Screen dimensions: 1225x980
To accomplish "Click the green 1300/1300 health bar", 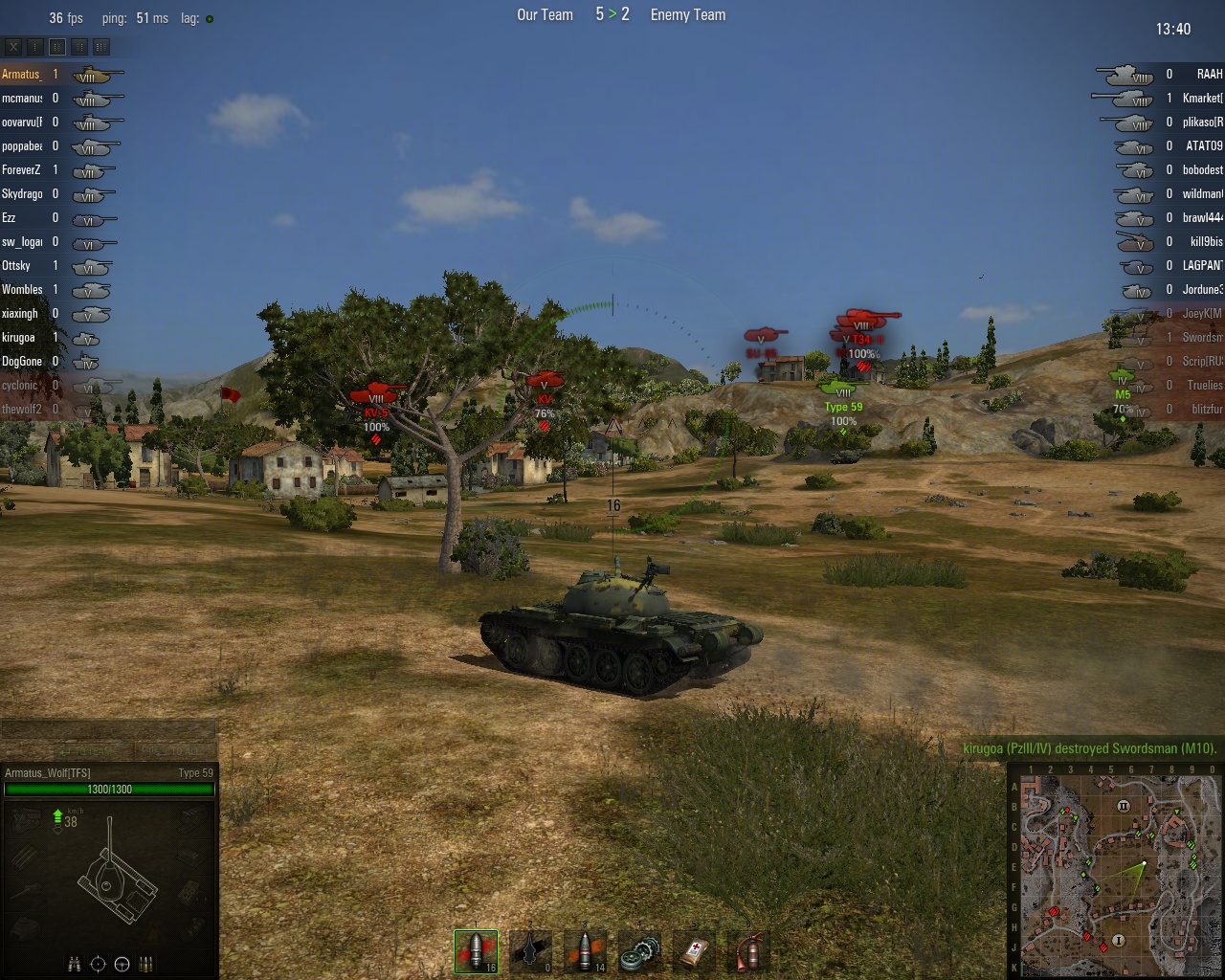I will (x=108, y=791).
